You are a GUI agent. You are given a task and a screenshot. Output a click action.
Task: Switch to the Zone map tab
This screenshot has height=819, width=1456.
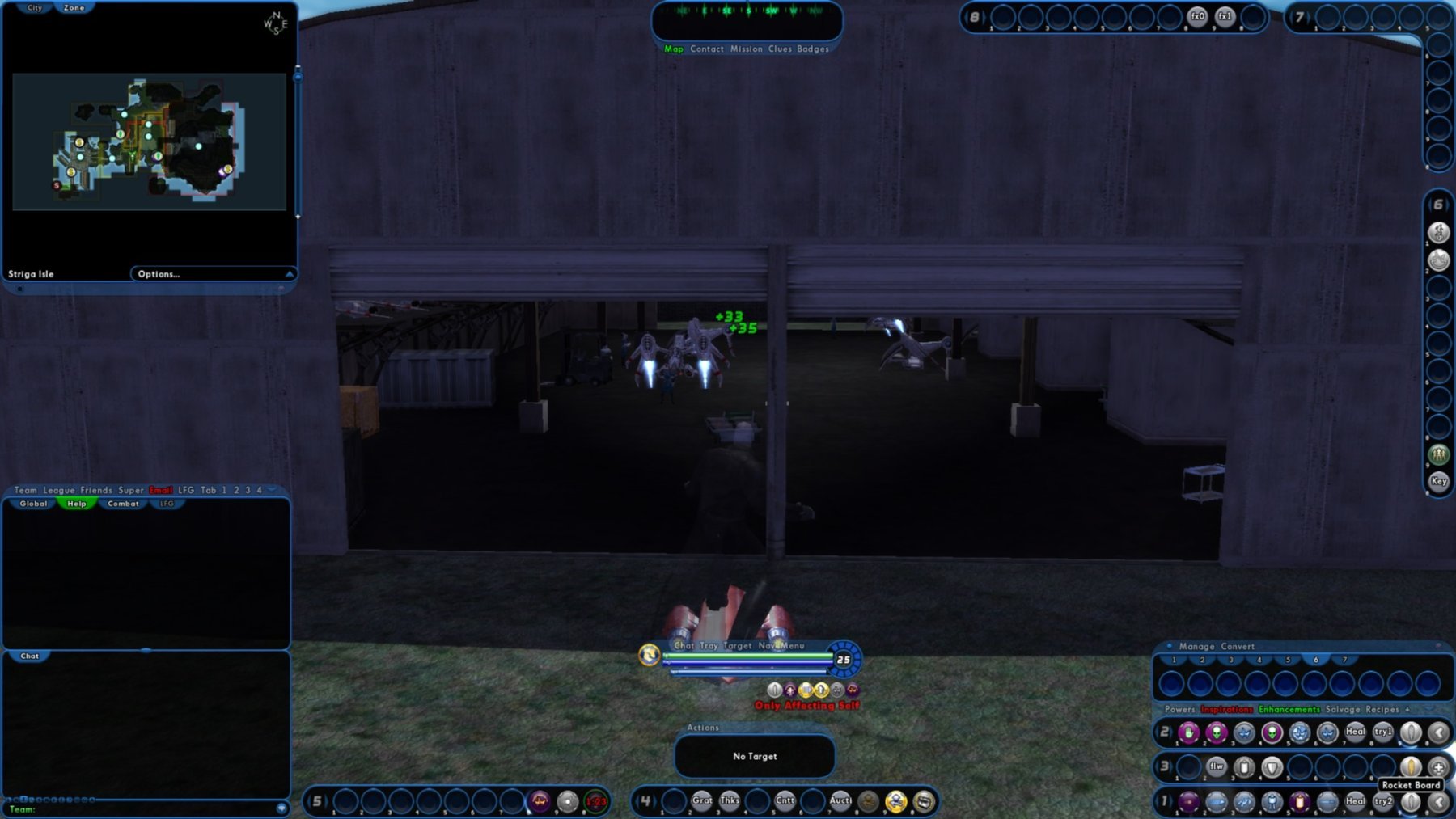pyautogui.click(x=74, y=8)
